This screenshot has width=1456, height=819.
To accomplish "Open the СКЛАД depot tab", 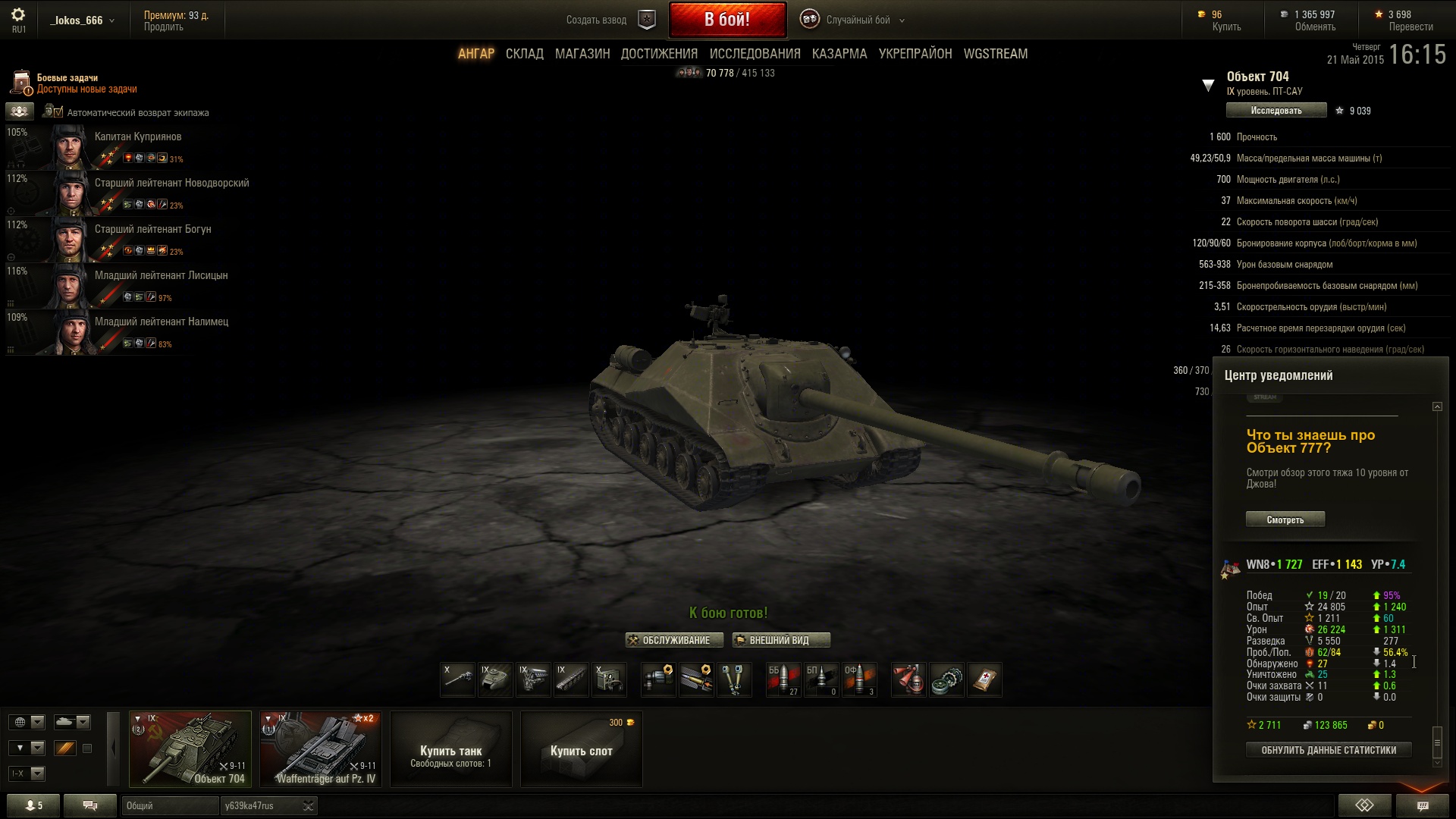I will [x=524, y=54].
